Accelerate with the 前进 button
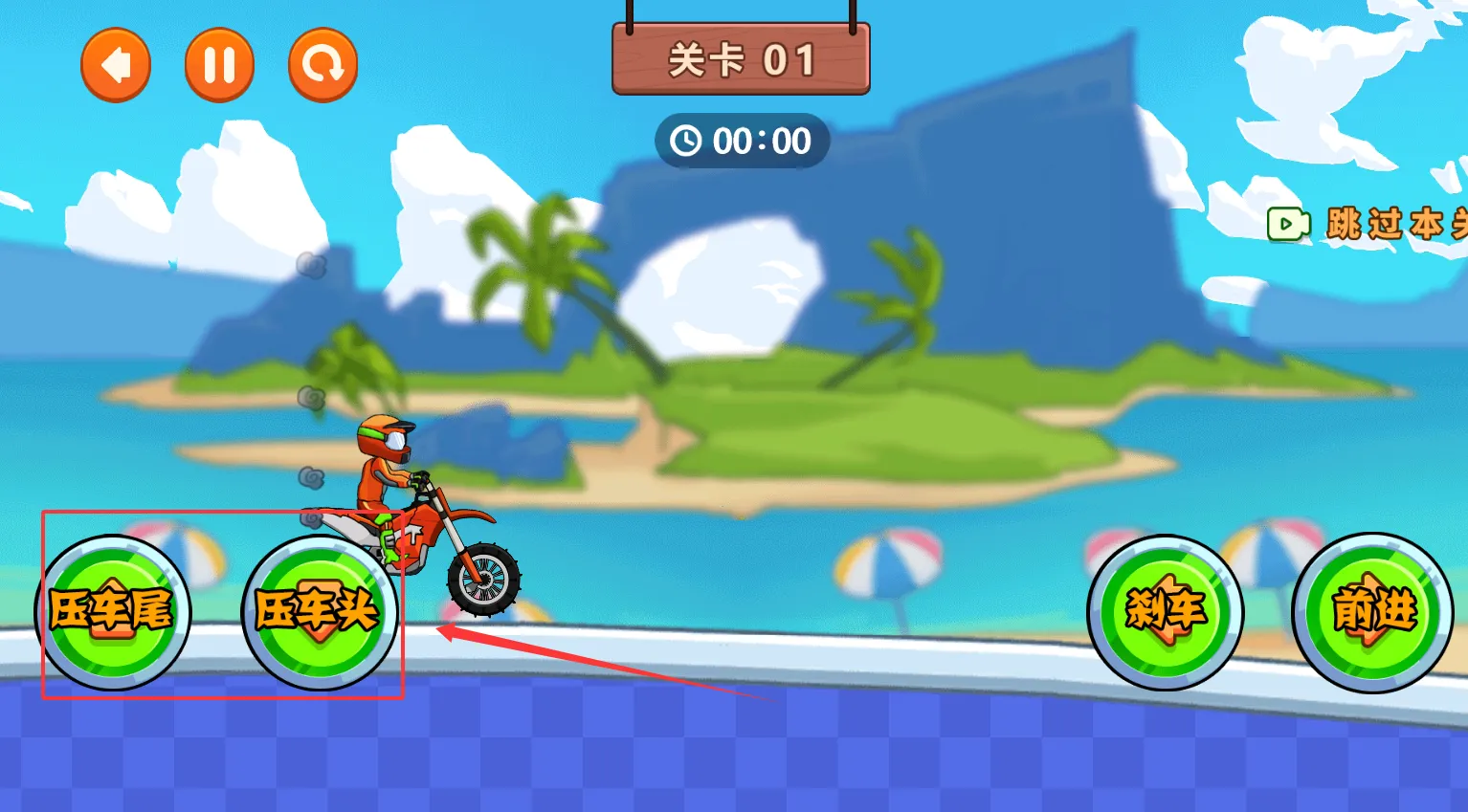Screen dimensions: 1468x812 1372,612
